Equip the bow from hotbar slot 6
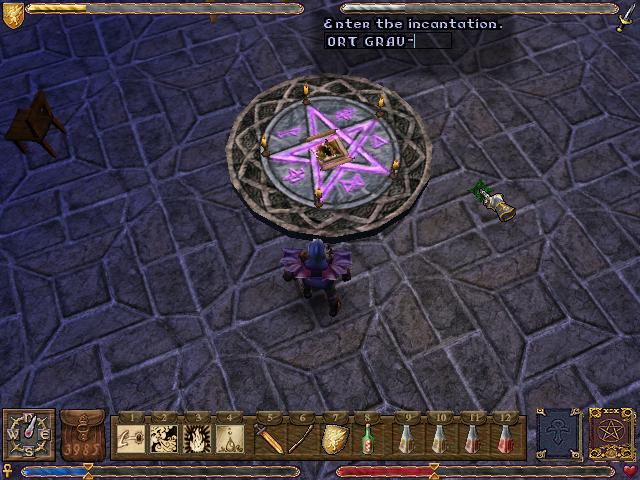This screenshot has width=640, height=480. pos(302,438)
